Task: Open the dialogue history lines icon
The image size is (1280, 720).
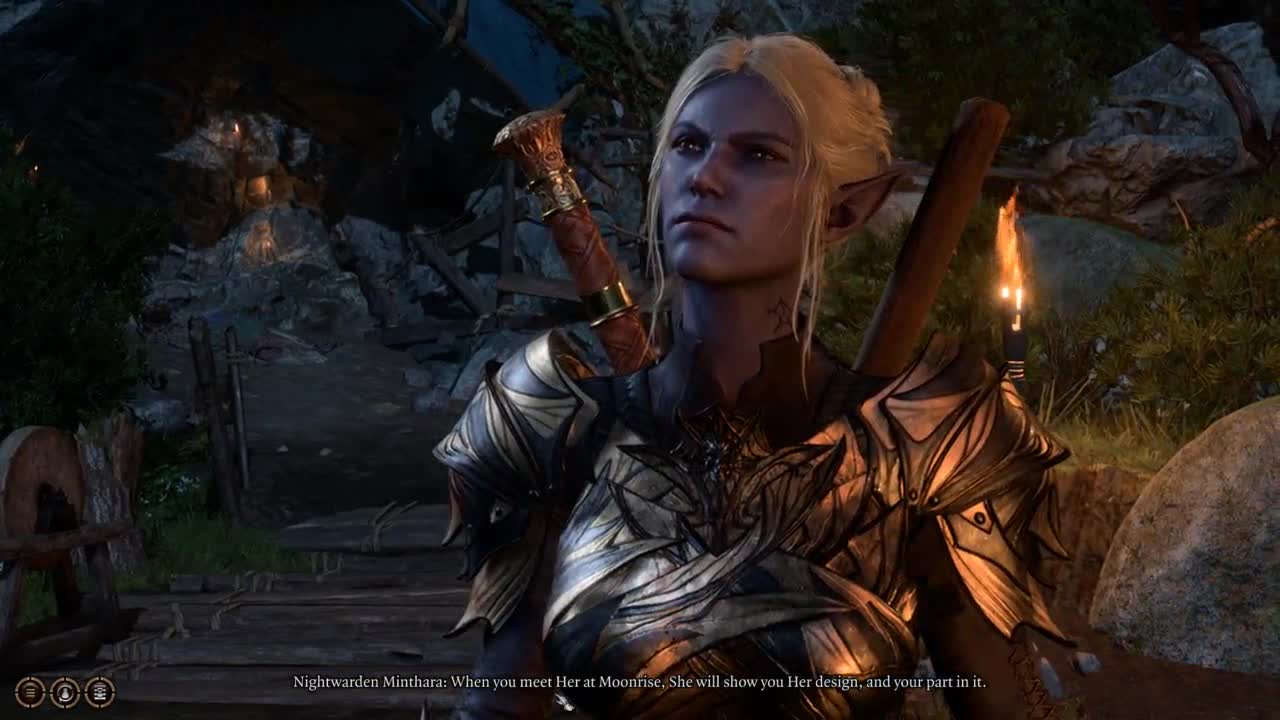Action: tap(30, 692)
